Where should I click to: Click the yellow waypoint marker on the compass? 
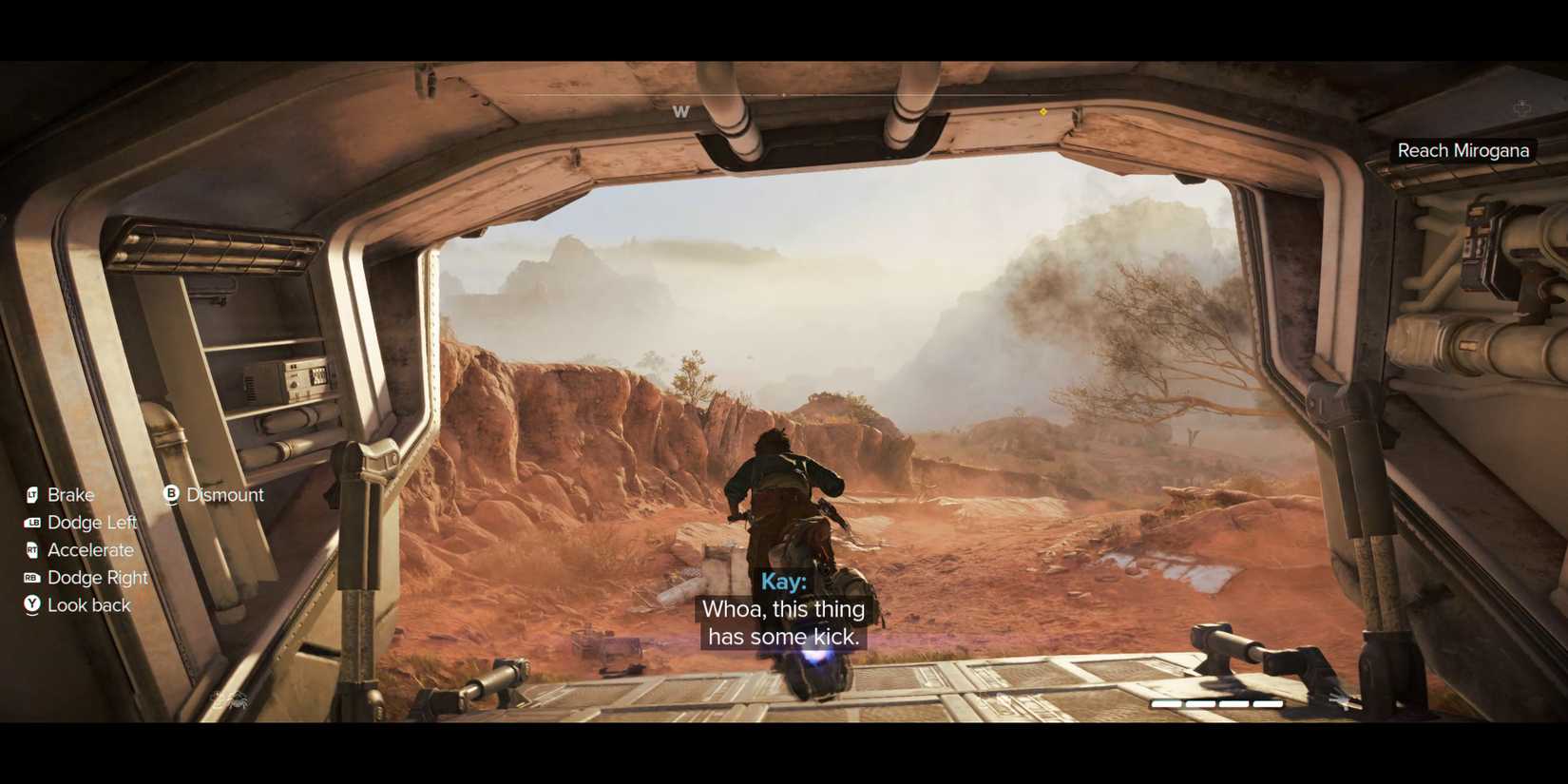[x=1042, y=110]
